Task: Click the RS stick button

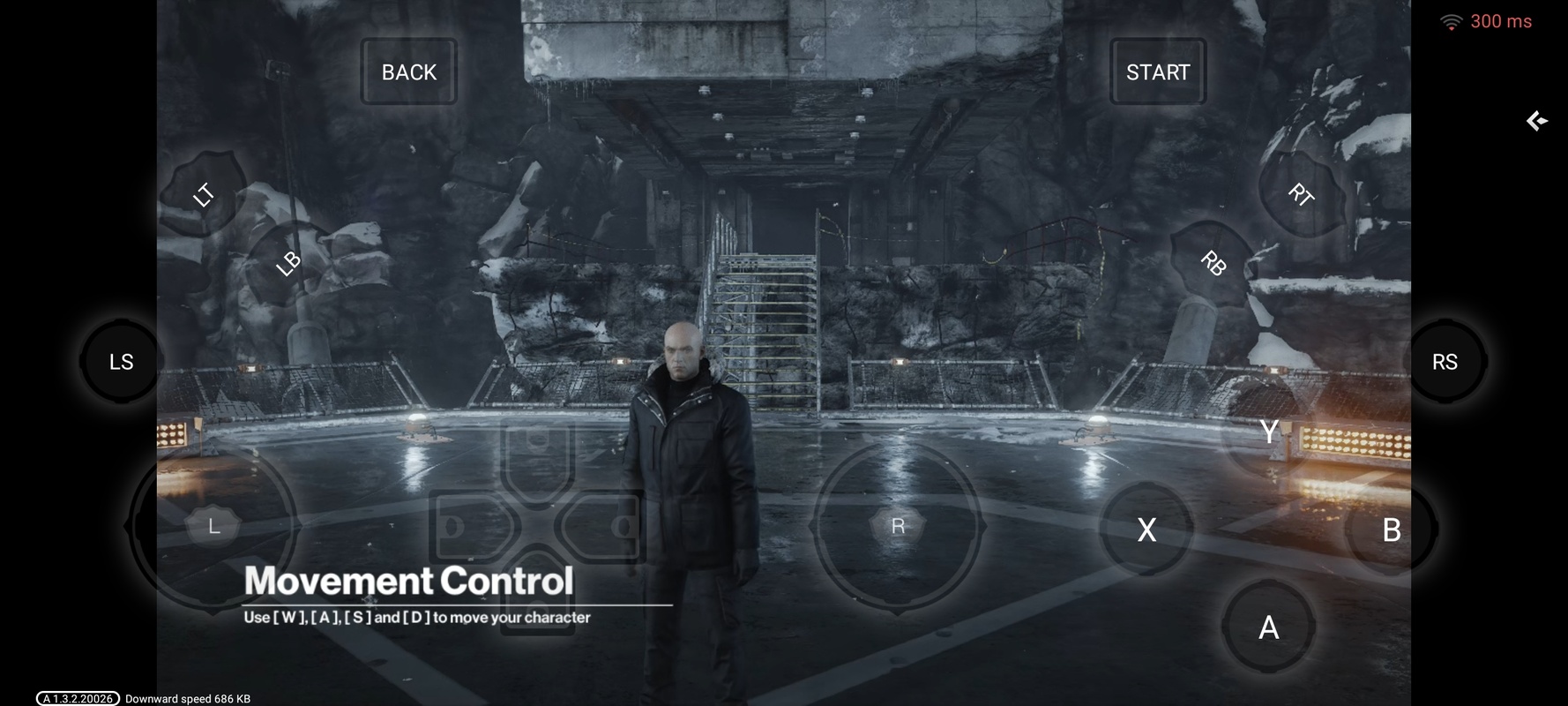Action: pyautogui.click(x=1445, y=362)
